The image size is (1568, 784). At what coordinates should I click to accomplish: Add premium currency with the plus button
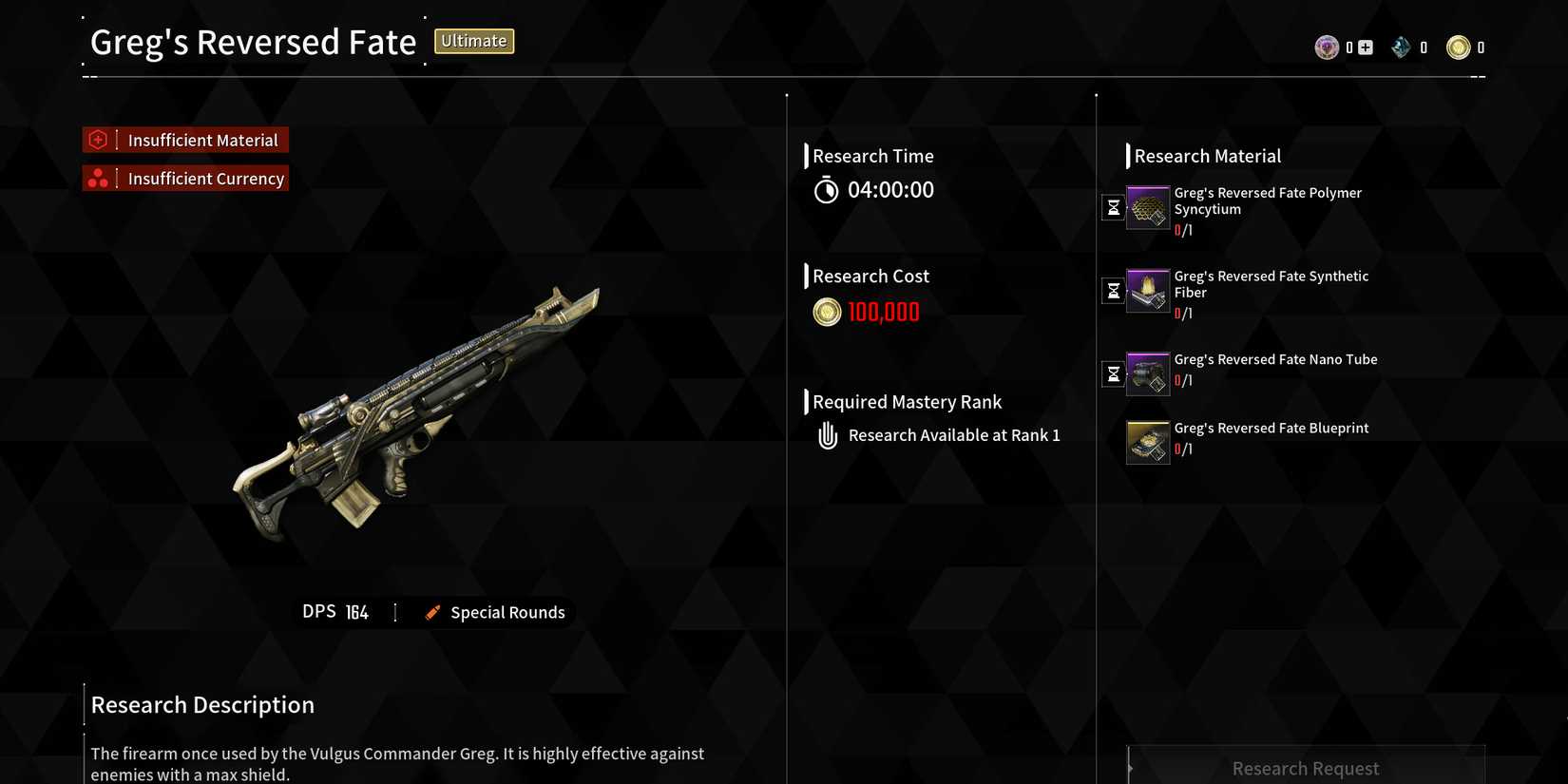(x=1366, y=48)
